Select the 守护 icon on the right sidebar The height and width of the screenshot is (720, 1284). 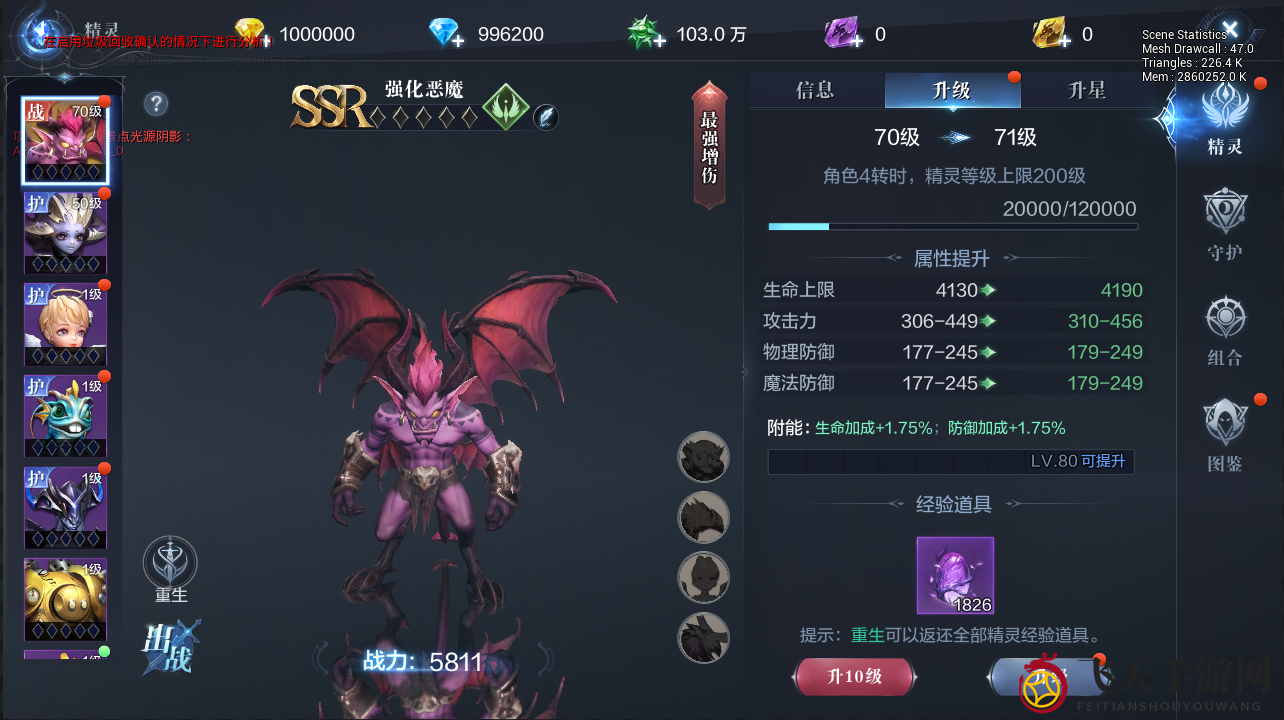coord(1224,222)
